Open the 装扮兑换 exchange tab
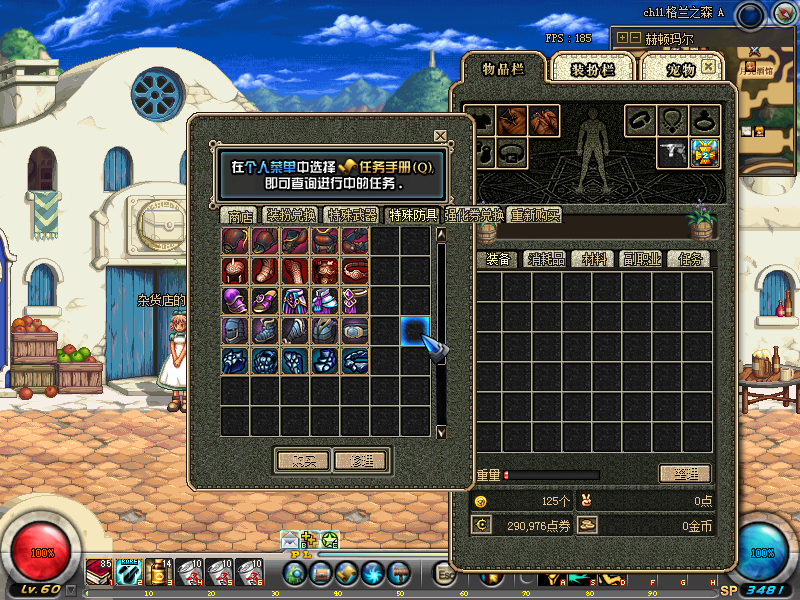Screen dimensions: 800x600 tap(291, 215)
